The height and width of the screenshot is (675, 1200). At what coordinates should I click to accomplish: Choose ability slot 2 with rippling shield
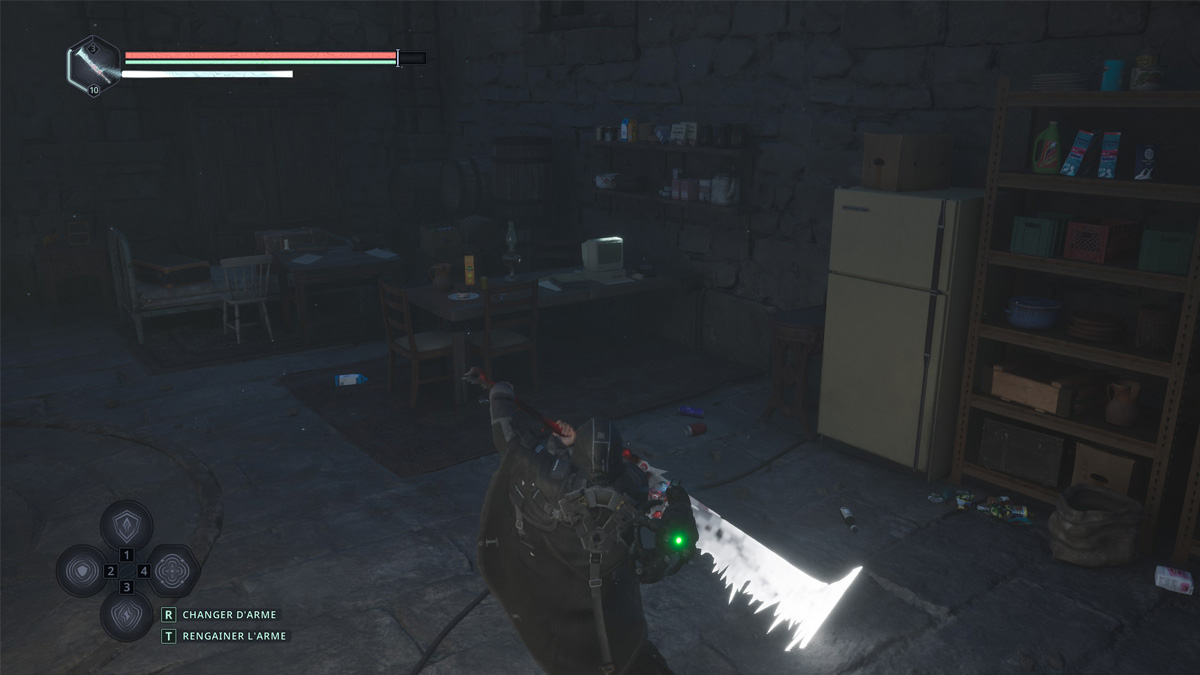pyautogui.click(x=82, y=571)
